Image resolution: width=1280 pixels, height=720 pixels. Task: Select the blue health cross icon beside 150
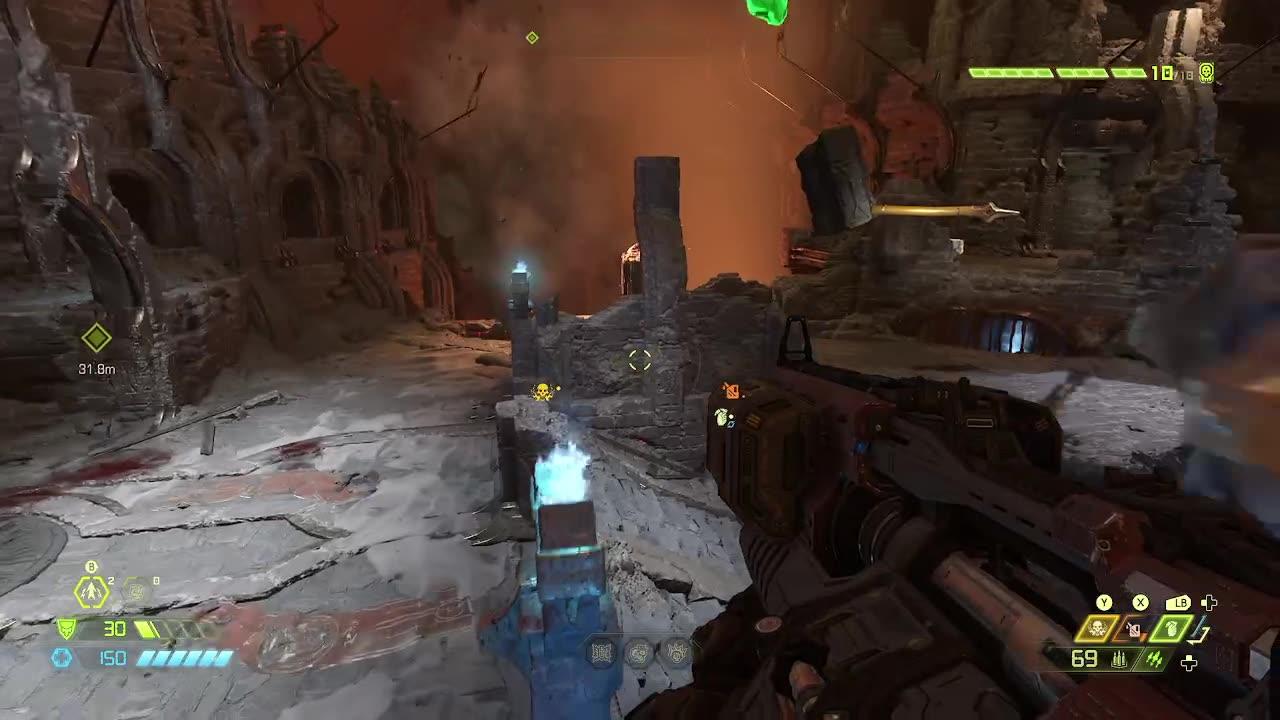click(x=62, y=657)
